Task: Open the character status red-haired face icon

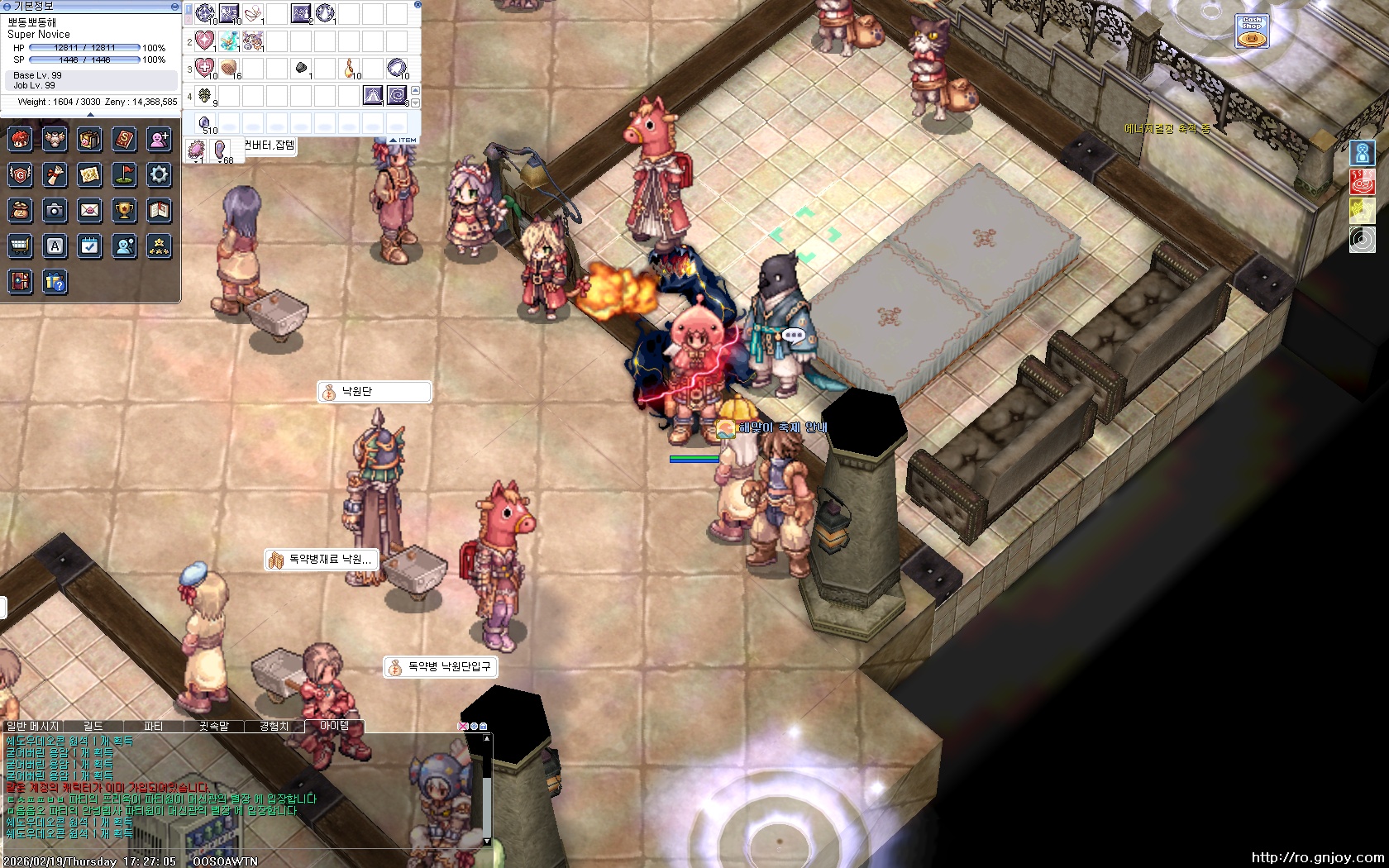Action: pyautogui.click(x=21, y=139)
